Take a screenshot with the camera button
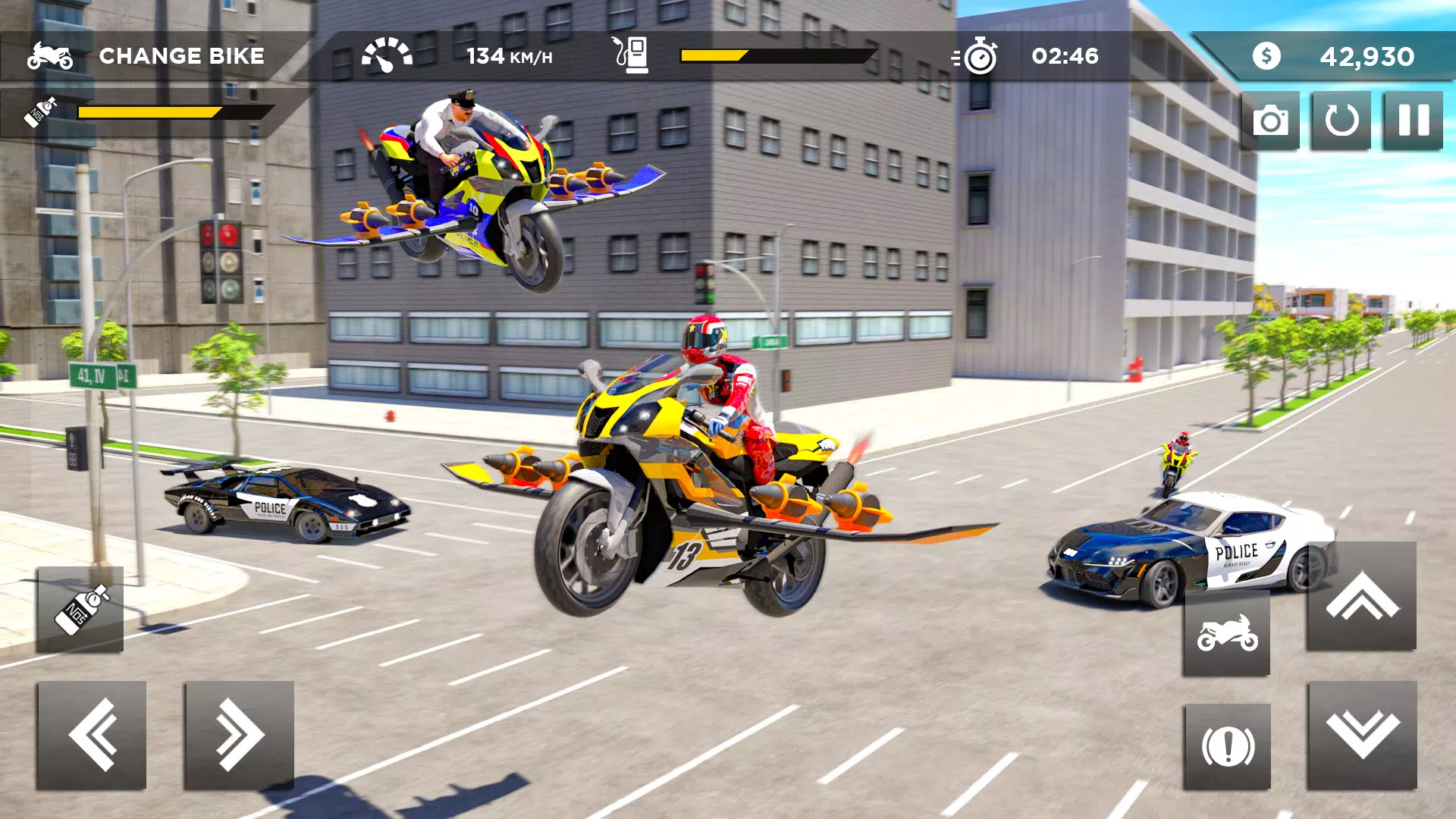This screenshot has width=1456, height=819. [1270, 121]
